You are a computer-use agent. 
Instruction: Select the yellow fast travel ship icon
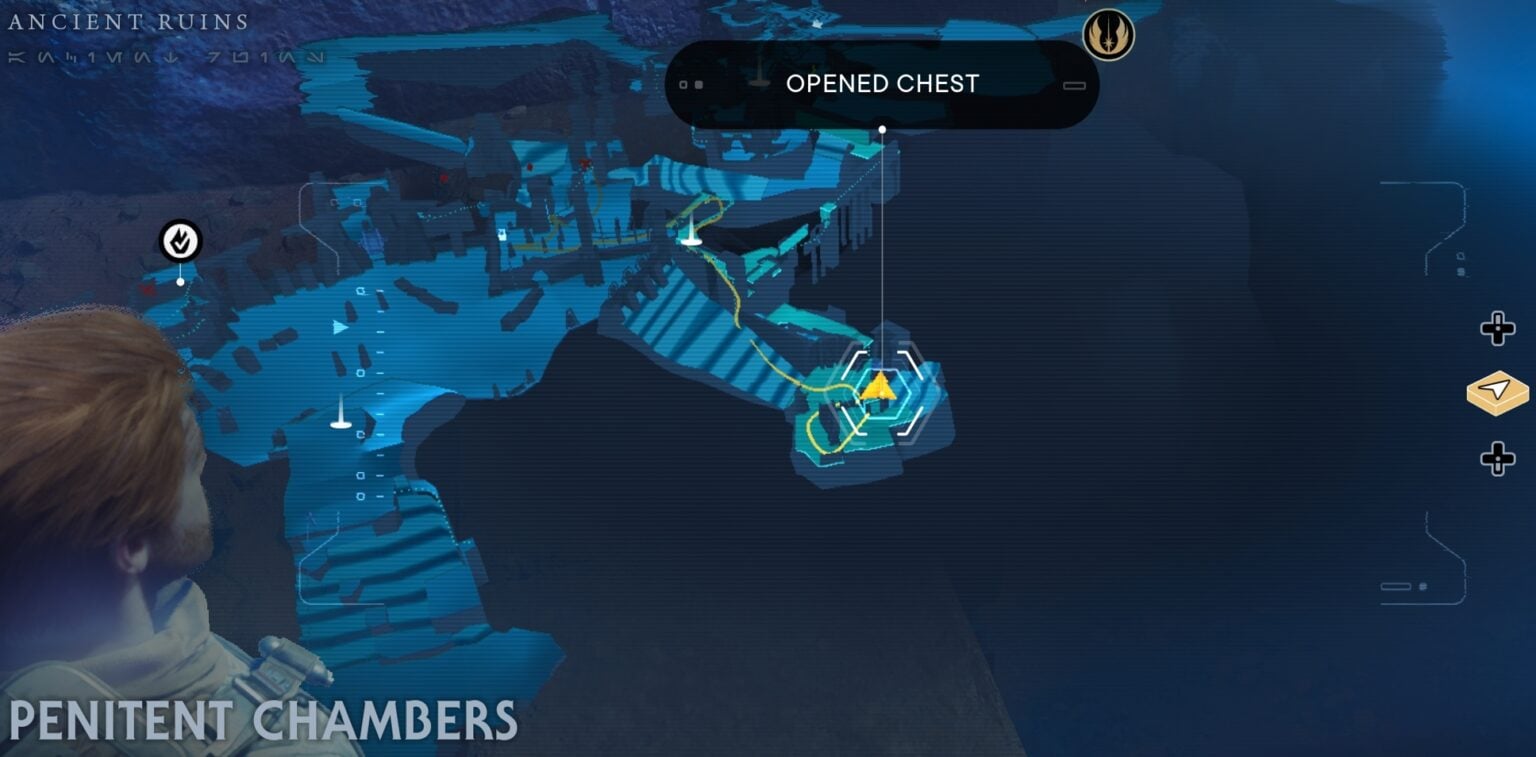click(1496, 394)
